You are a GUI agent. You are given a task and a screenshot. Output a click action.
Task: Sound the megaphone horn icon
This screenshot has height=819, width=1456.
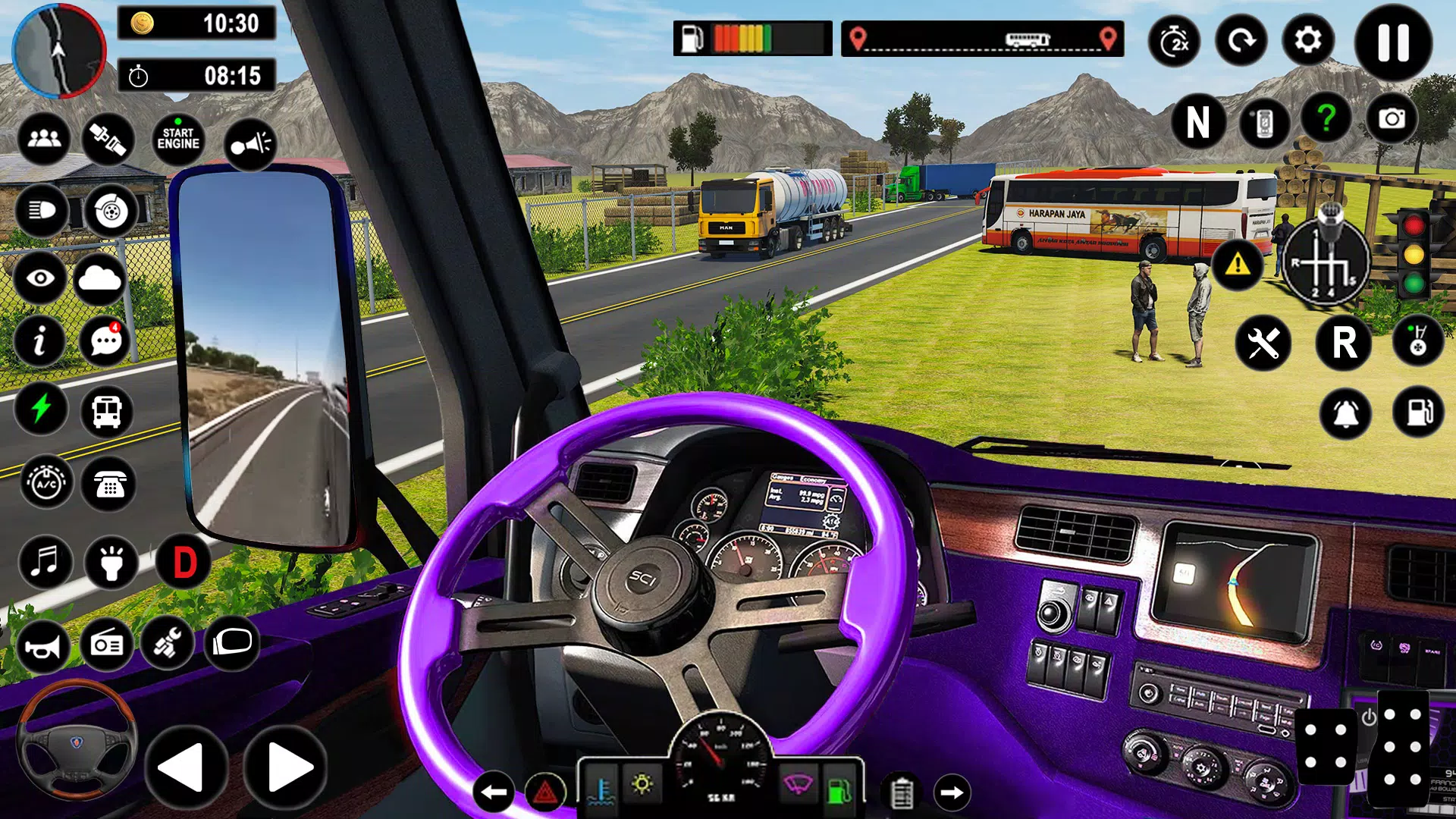coord(249,143)
